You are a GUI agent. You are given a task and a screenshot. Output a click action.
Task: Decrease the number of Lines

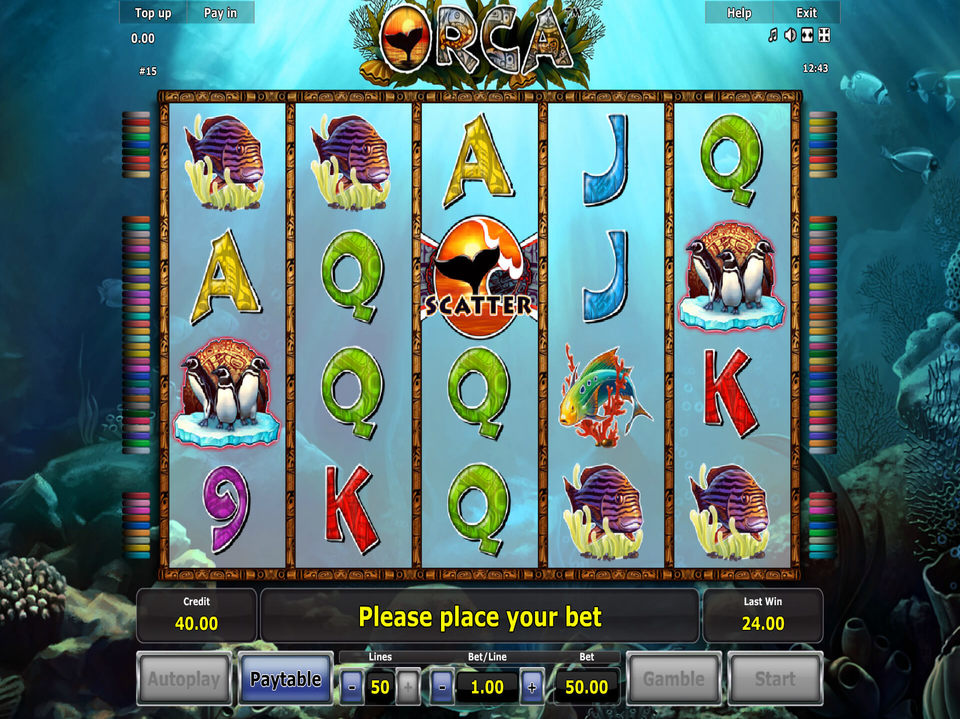pos(353,687)
